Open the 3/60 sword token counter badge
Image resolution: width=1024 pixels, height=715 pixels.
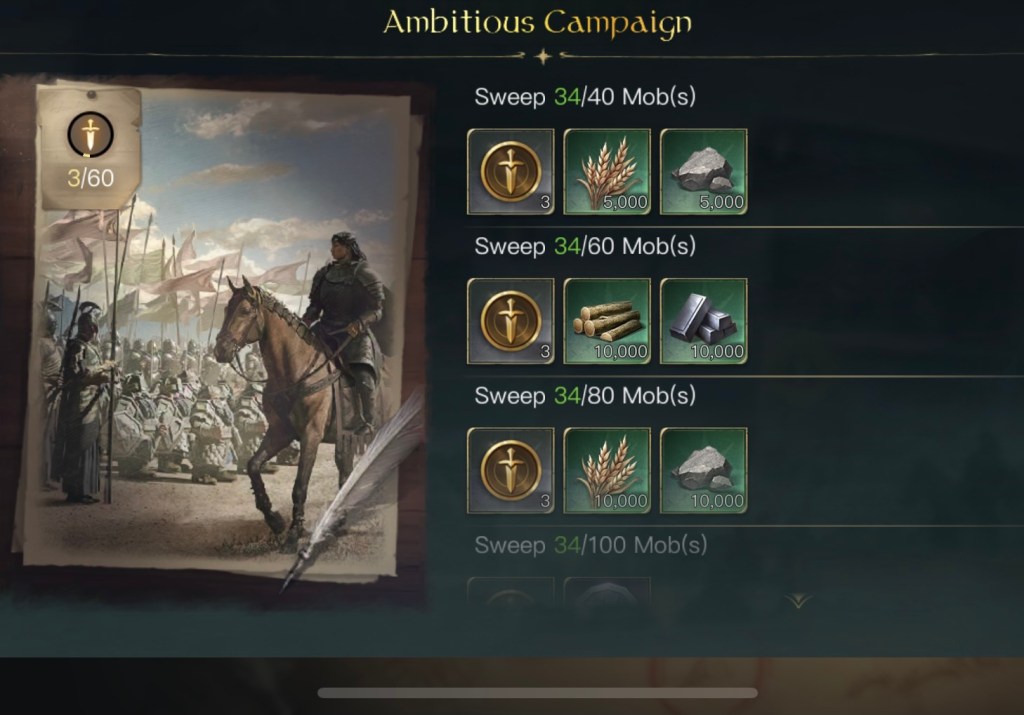click(x=90, y=147)
